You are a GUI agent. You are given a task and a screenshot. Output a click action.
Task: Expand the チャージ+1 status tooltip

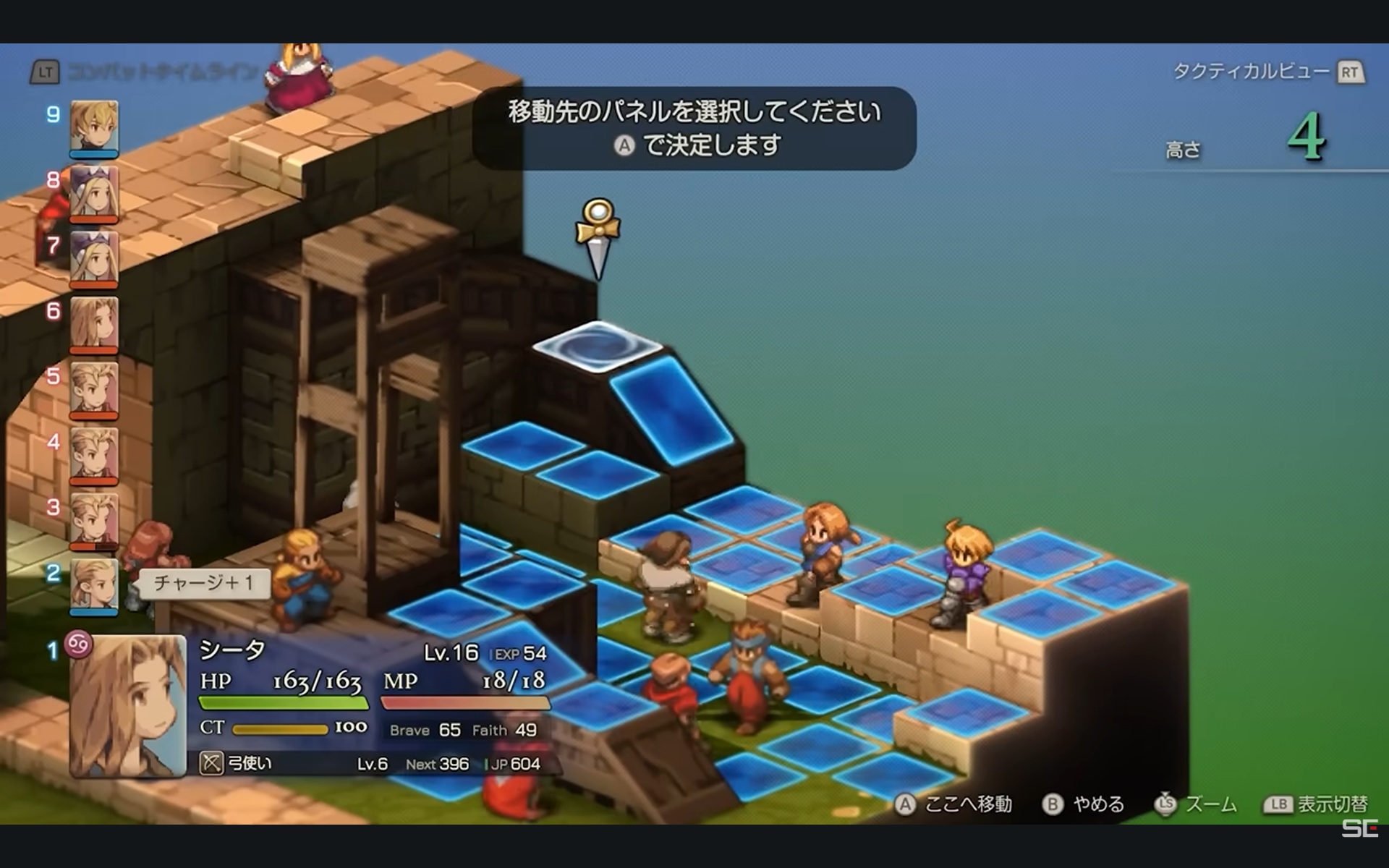click(205, 584)
